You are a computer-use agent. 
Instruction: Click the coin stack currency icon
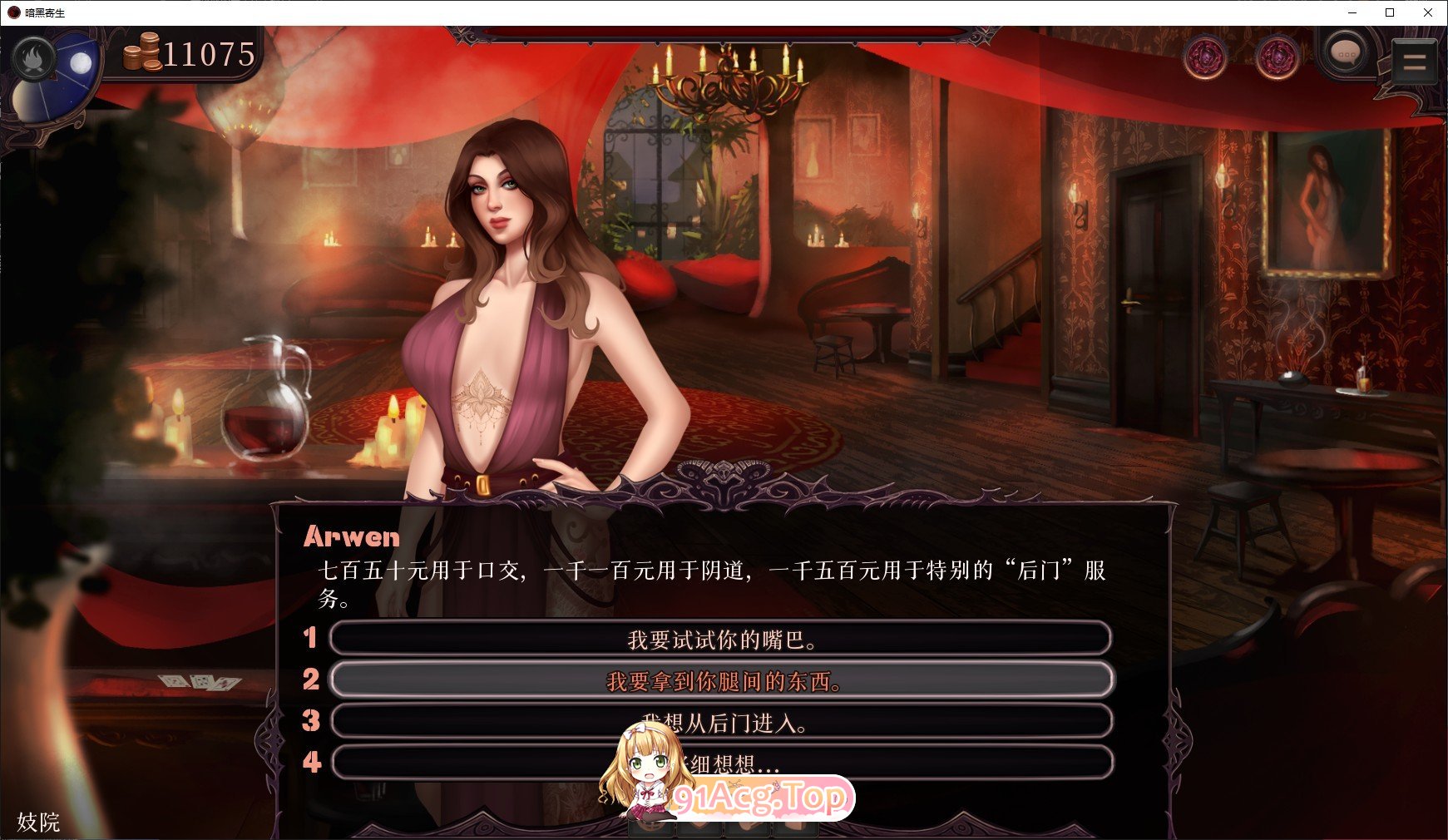(141, 54)
